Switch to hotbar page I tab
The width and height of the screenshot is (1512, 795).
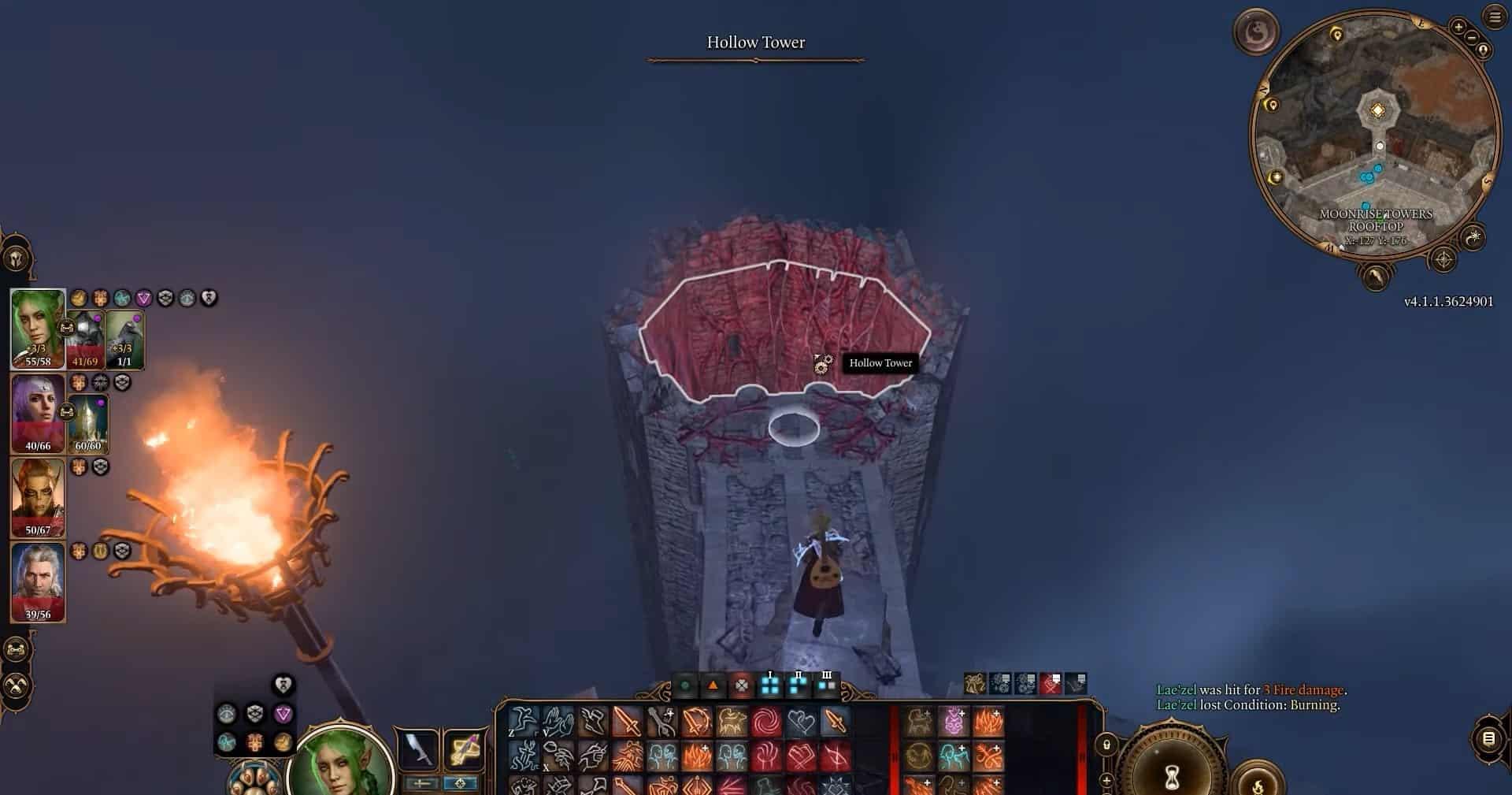click(770, 684)
